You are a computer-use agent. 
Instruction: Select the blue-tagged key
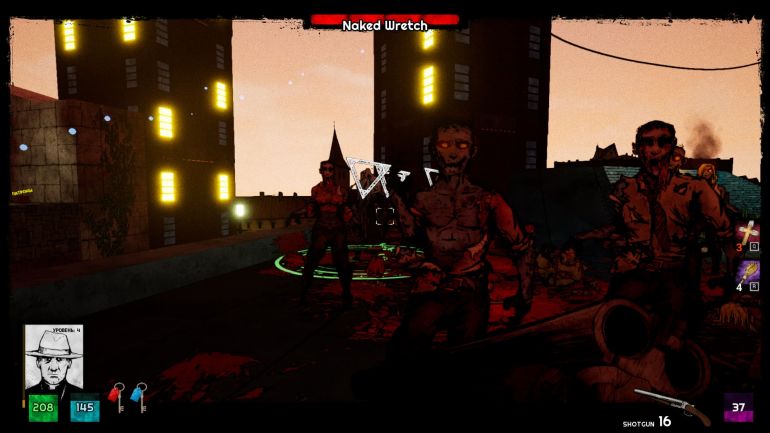click(139, 397)
